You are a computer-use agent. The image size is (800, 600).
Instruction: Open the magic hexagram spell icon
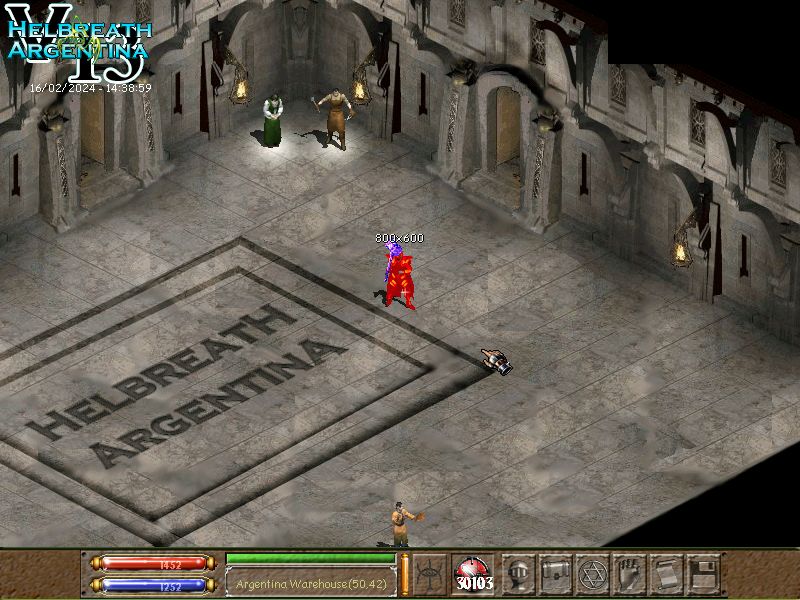[x=593, y=573]
